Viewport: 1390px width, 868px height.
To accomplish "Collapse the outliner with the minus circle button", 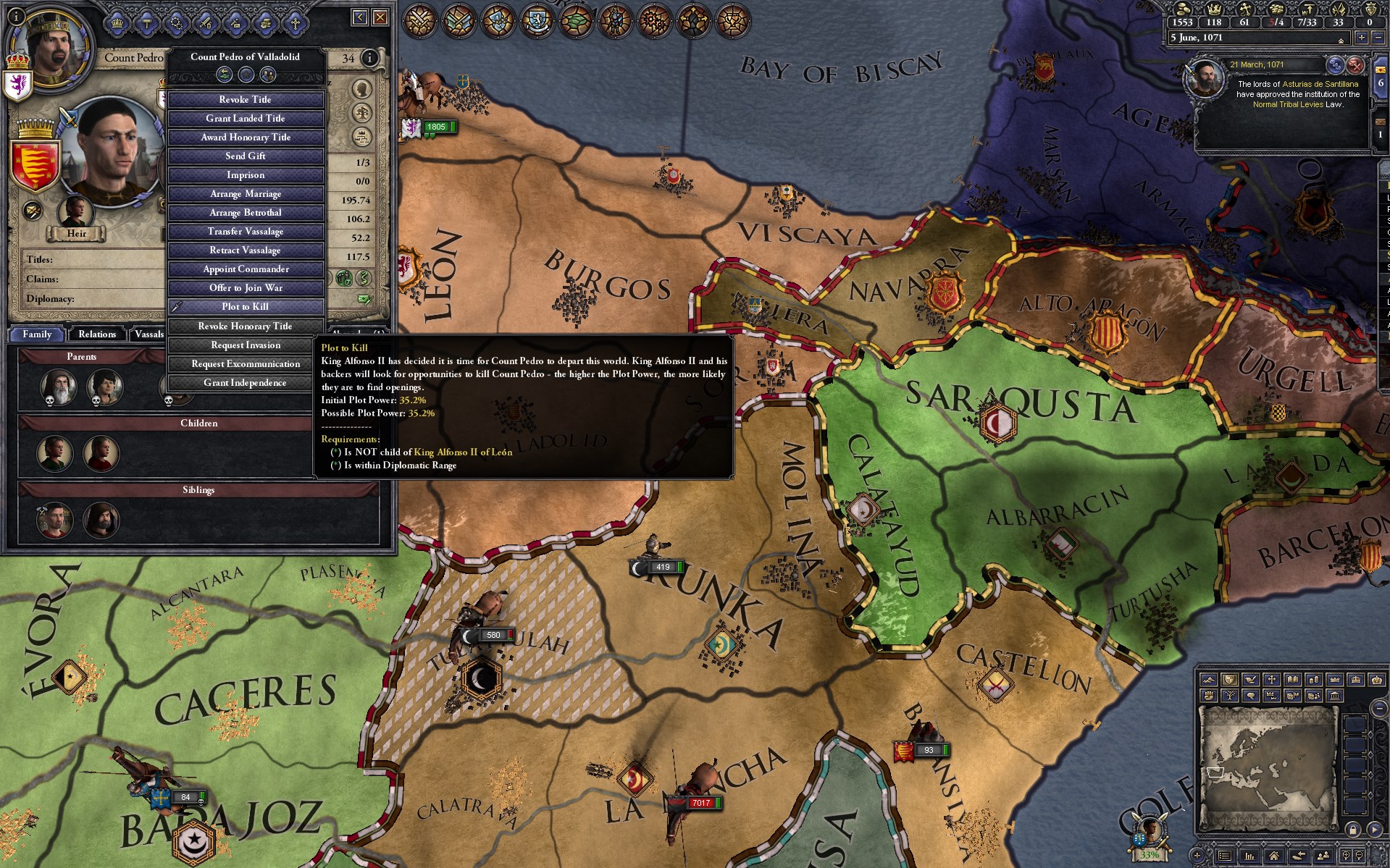I will coord(1379,709).
